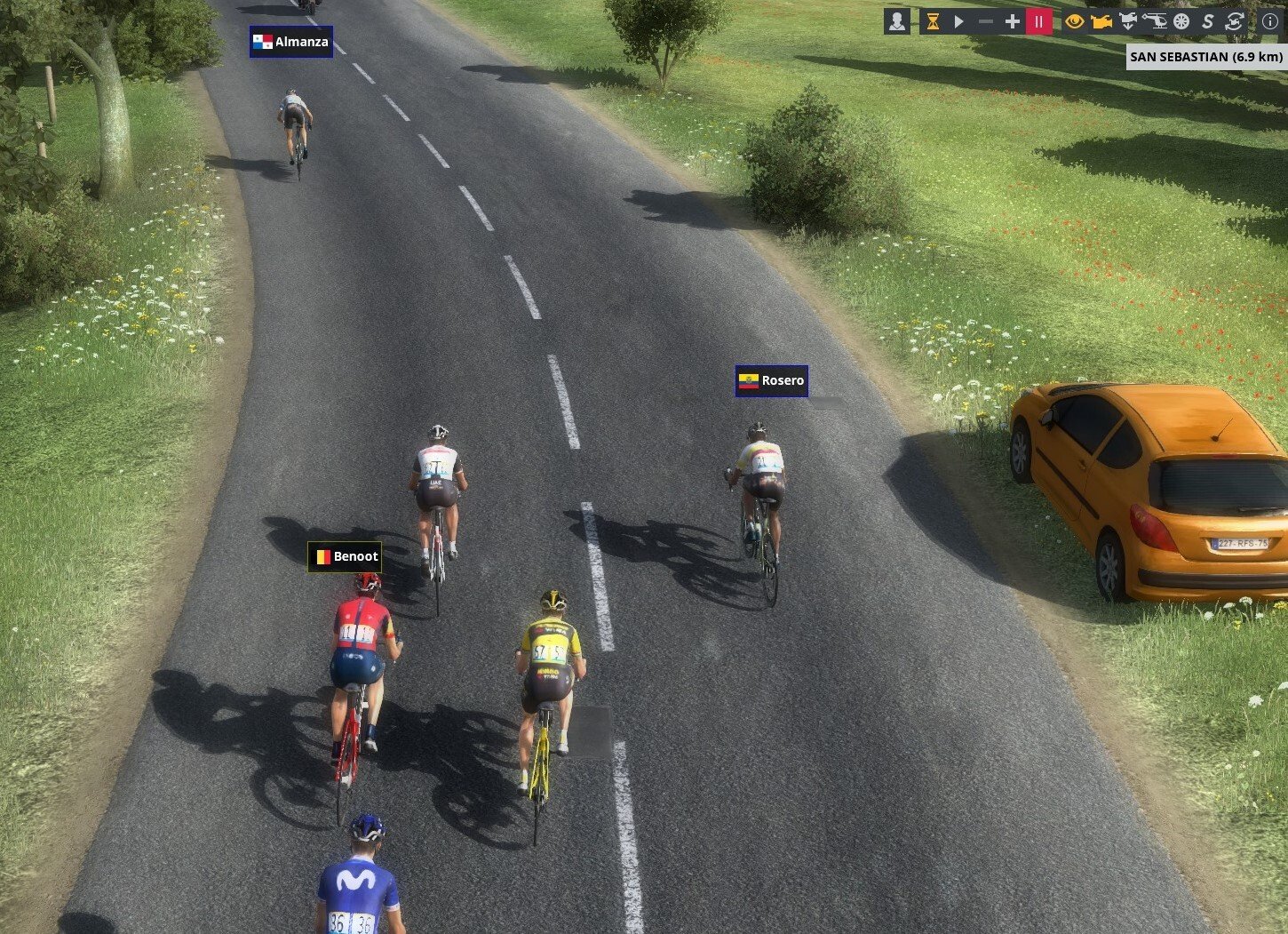Viewport: 1288px width, 934px height.
Task: Cycle cameras with the rotating arrows icon
Action: [x=1234, y=21]
